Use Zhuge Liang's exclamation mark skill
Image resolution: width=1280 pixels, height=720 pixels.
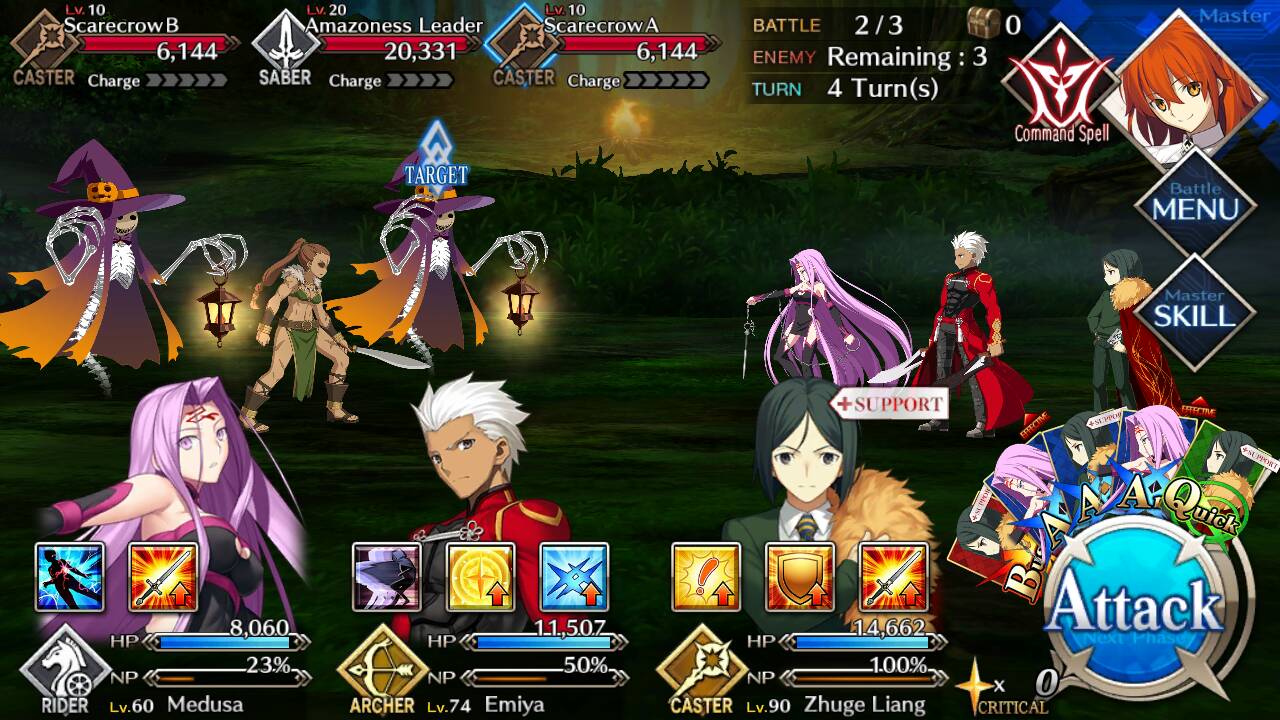(706, 577)
